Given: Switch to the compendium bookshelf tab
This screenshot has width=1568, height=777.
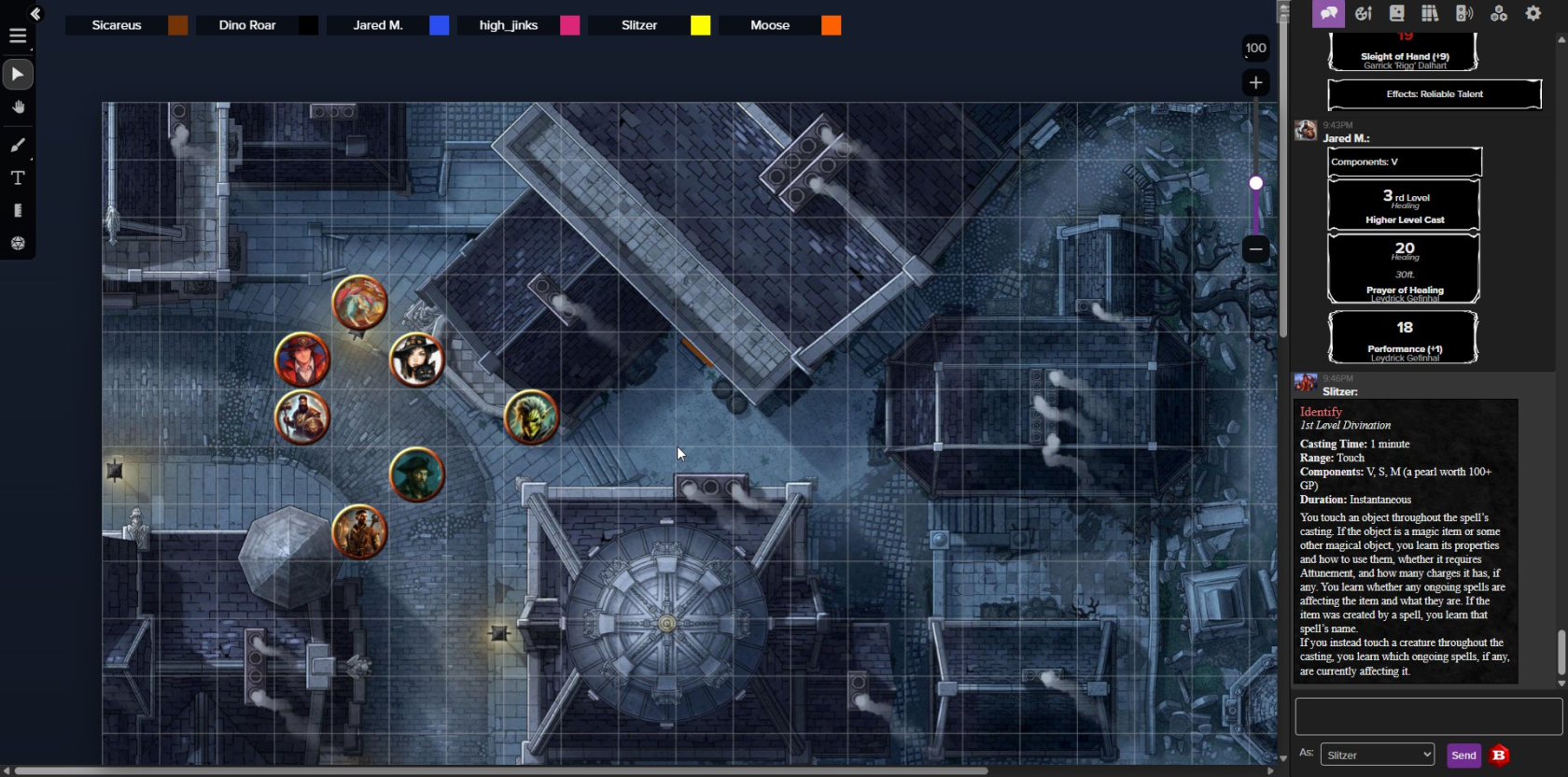Looking at the screenshot, I should (1430, 13).
